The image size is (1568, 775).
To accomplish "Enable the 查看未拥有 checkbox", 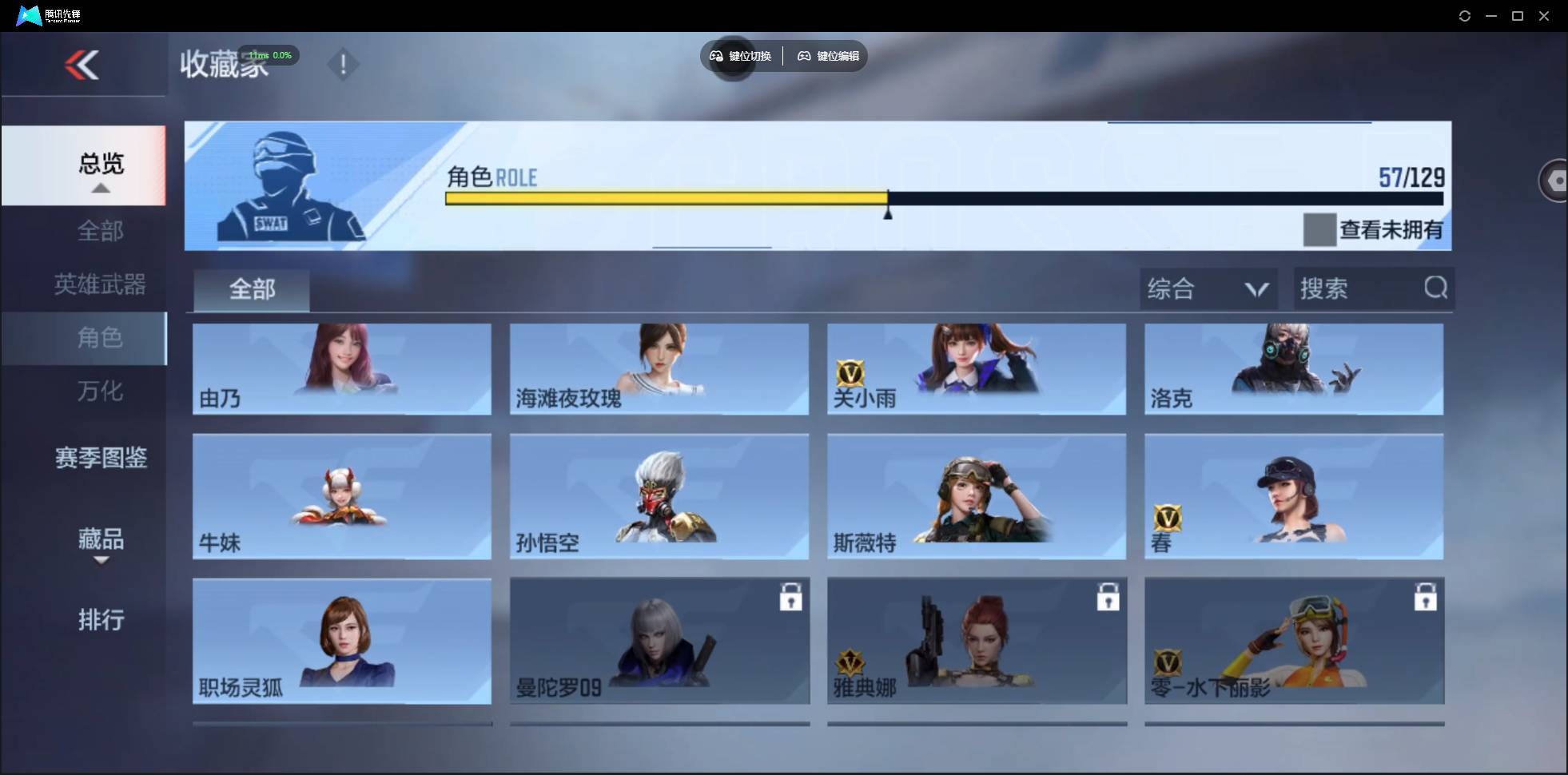I will (x=1319, y=229).
